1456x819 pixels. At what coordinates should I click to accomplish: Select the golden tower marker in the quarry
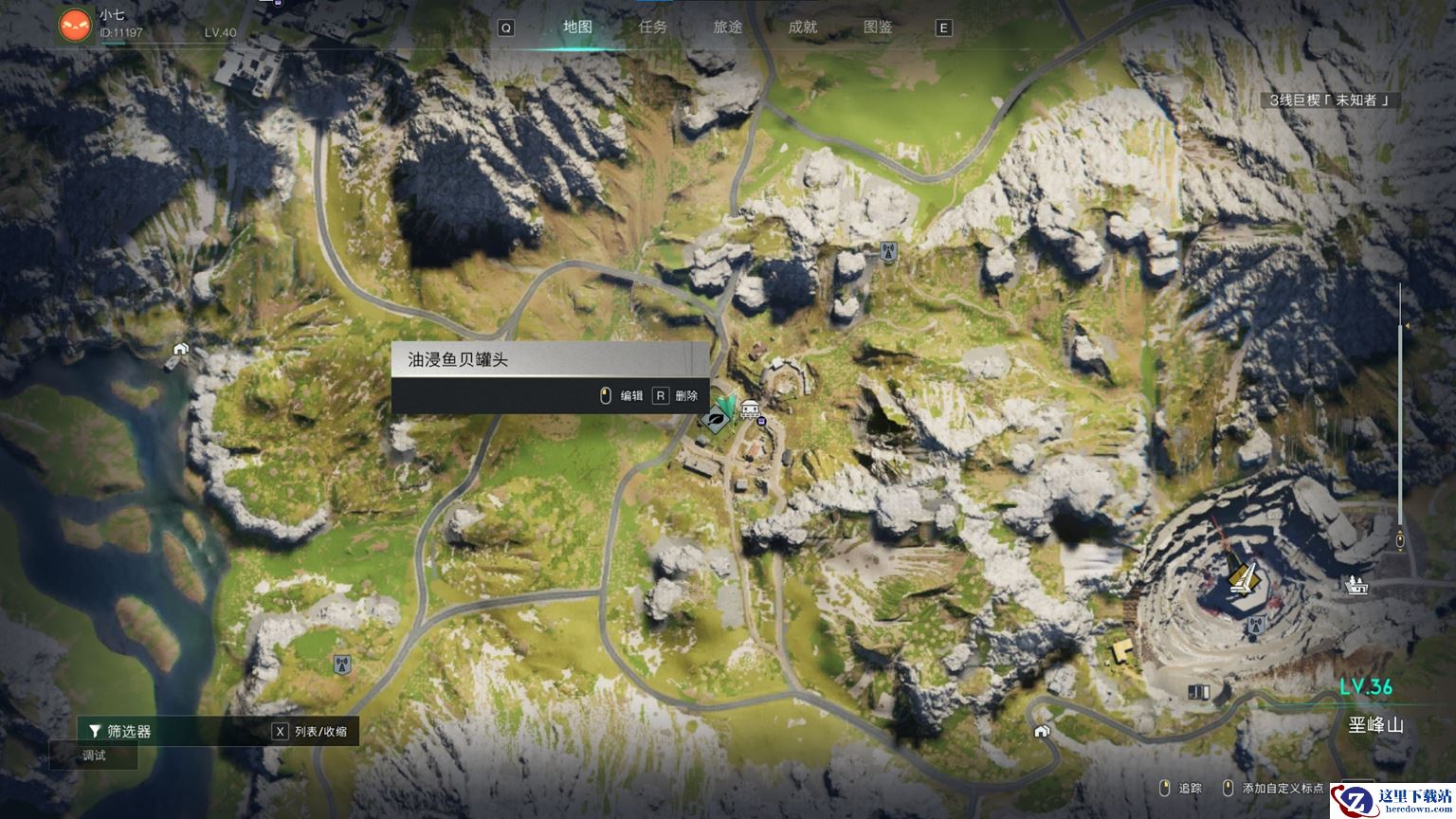(x=1242, y=576)
